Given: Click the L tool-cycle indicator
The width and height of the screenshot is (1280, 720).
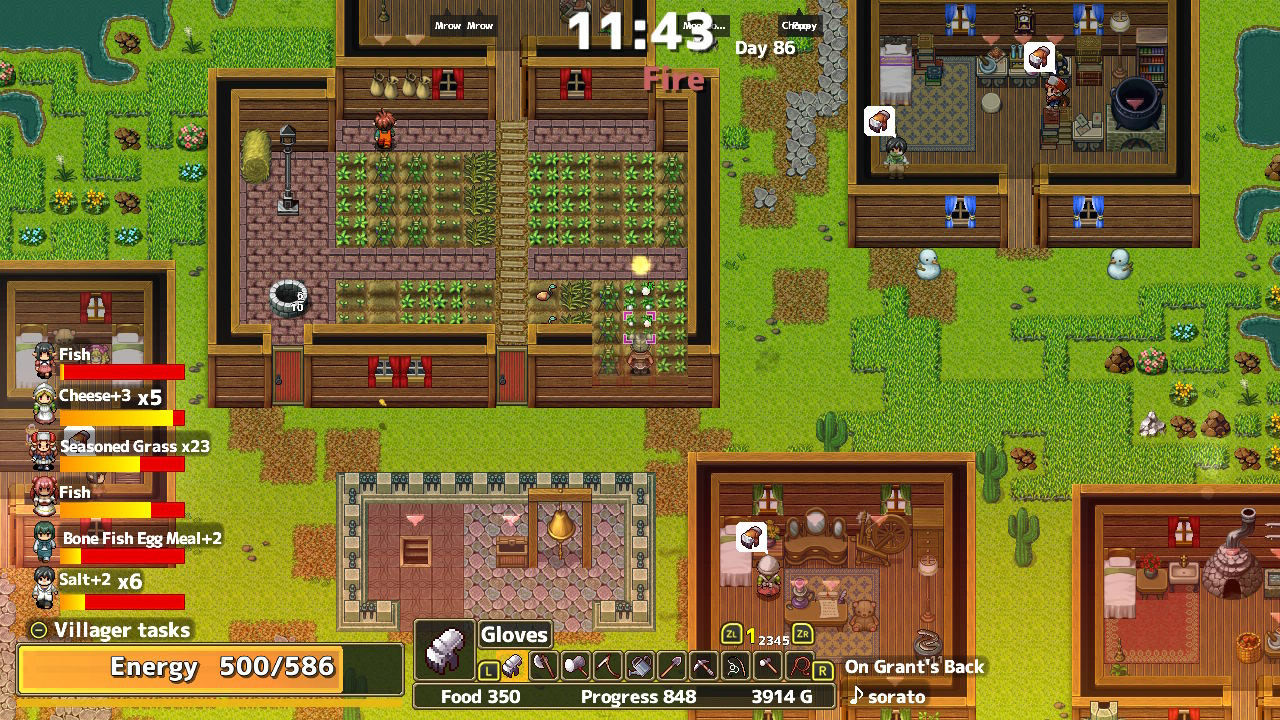Looking at the screenshot, I should click(489, 670).
